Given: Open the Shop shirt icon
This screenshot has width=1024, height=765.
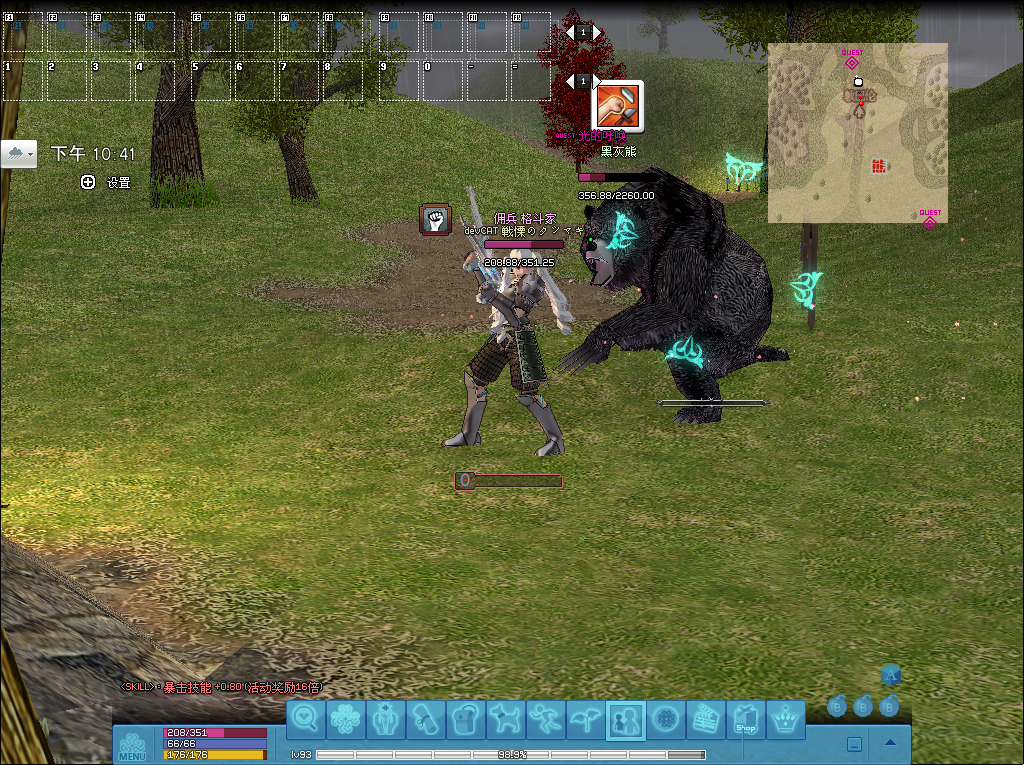Looking at the screenshot, I should 746,718.
